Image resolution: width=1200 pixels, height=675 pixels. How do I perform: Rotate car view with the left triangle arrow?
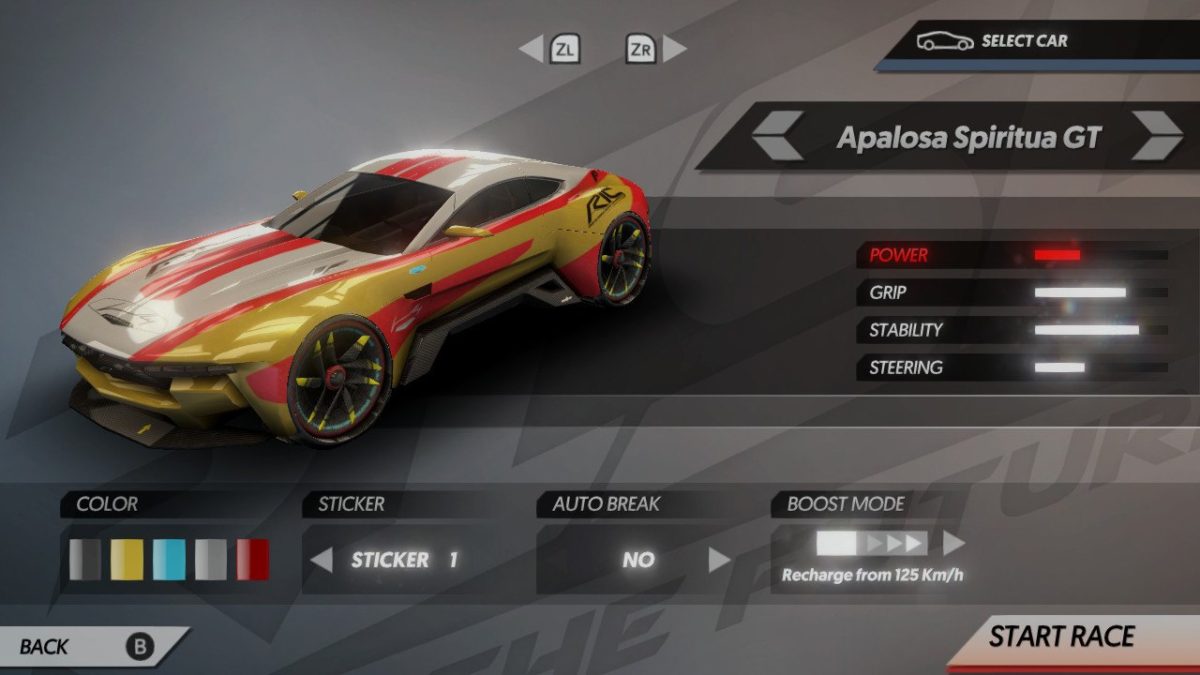tap(531, 48)
